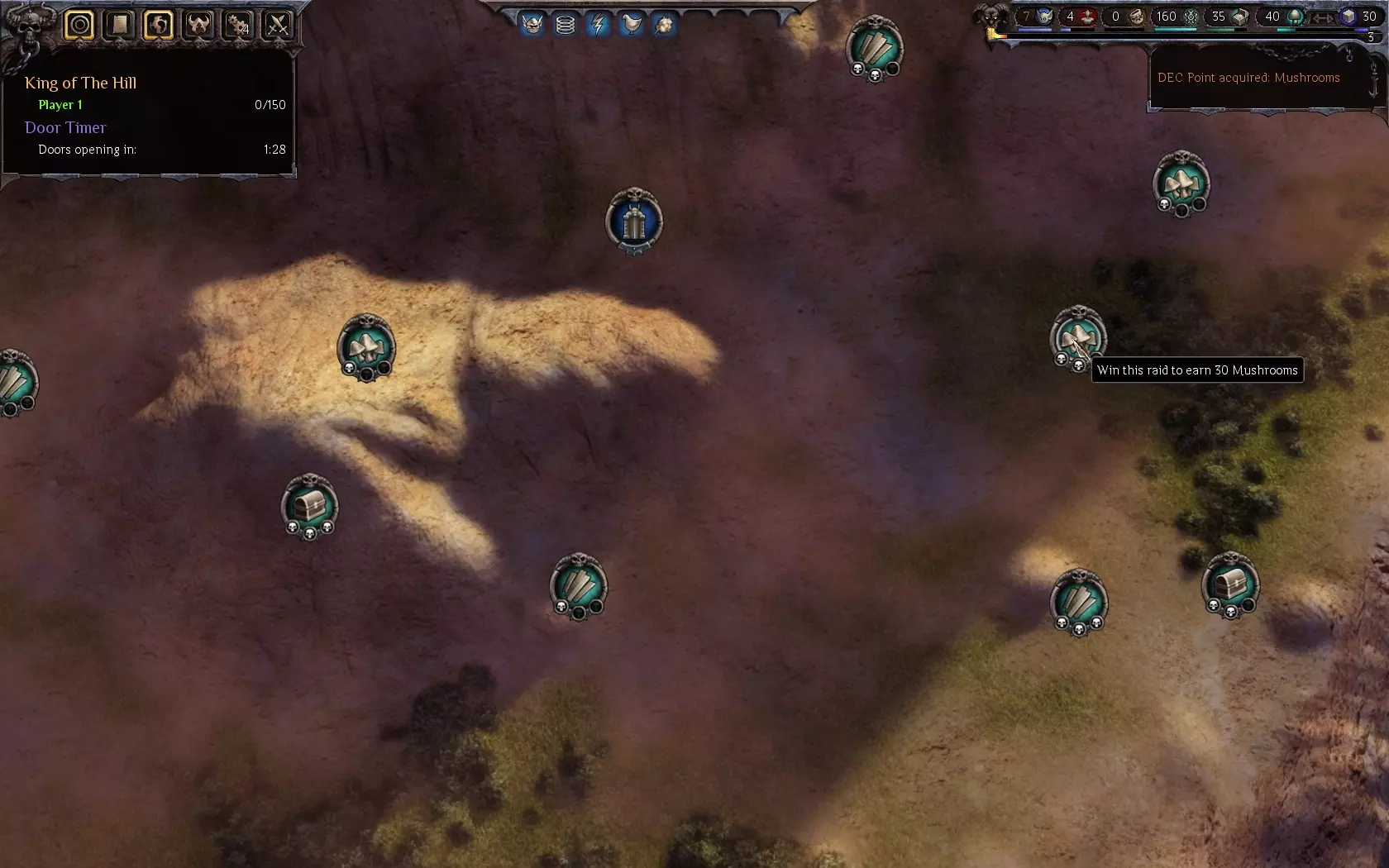The image size is (1389, 868).
Task: Select the mushroom raid marker with tooltip
Action: pyautogui.click(x=1077, y=339)
